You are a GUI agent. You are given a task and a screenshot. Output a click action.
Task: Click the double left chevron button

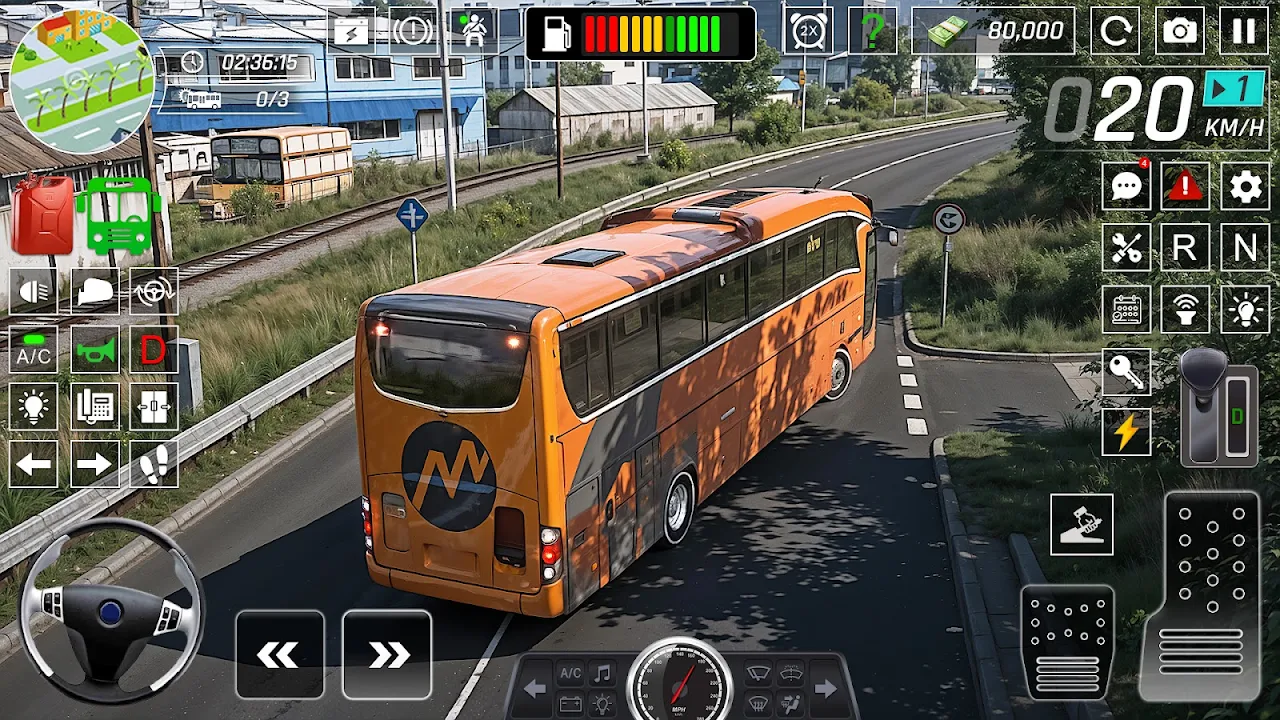[x=279, y=655]
